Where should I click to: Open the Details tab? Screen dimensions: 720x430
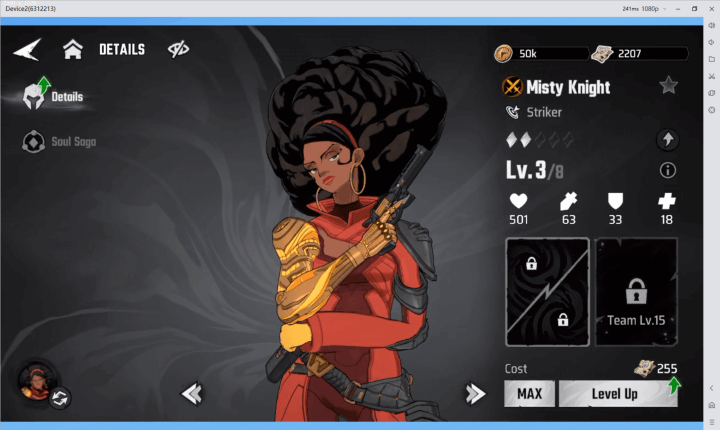[55, 97]
